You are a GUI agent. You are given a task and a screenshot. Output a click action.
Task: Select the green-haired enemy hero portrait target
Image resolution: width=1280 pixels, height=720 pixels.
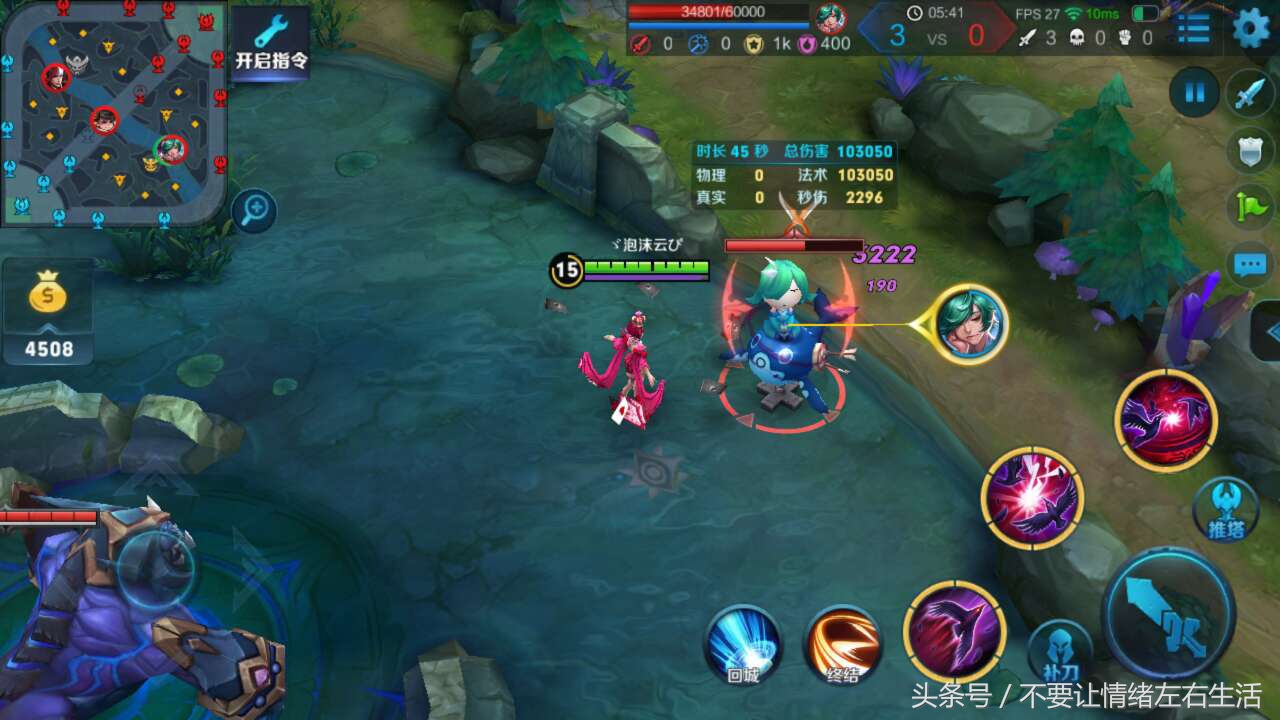970,324
